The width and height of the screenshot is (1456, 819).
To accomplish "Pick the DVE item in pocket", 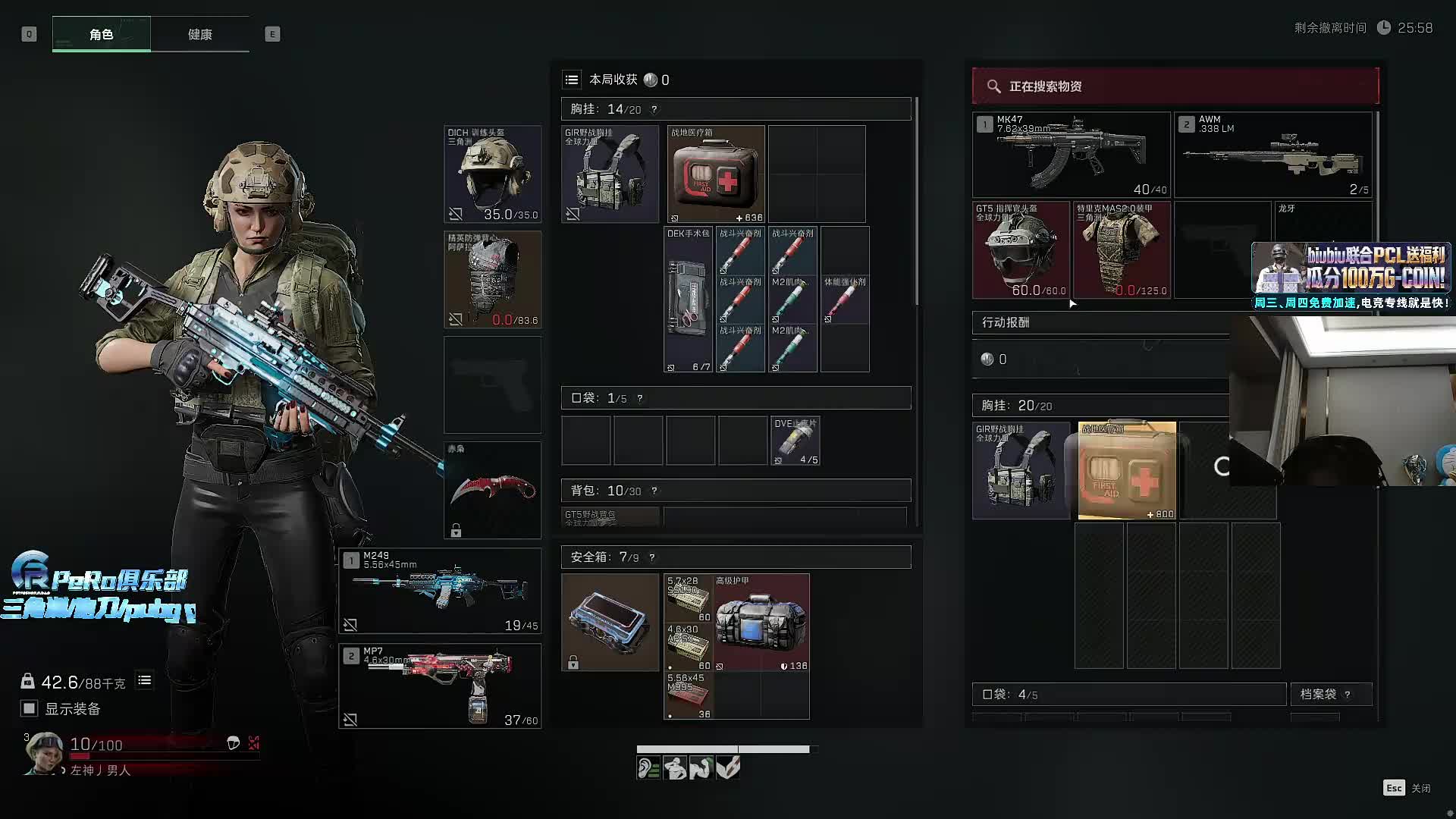I will [x=795, y=440].
